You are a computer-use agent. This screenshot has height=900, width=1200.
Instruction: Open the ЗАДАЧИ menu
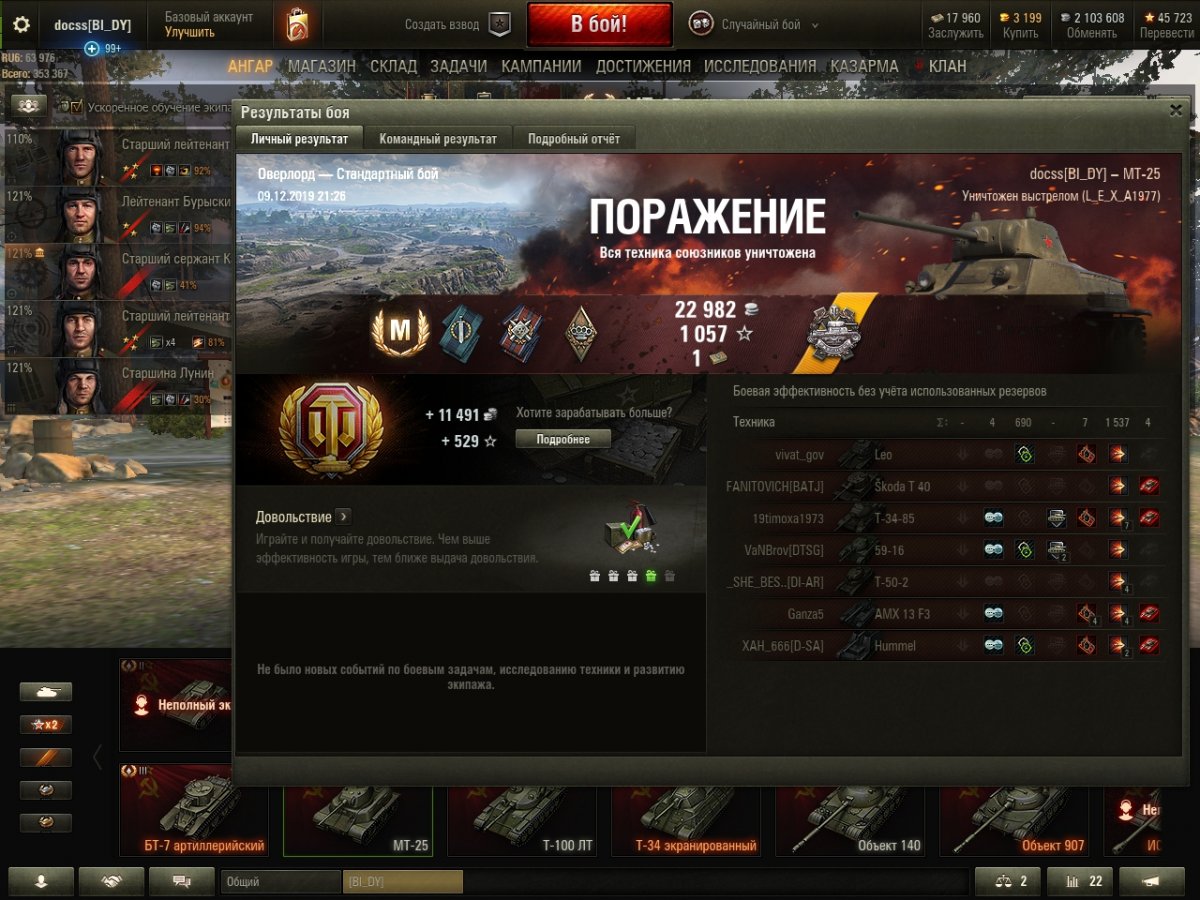[x=459, y=67]
